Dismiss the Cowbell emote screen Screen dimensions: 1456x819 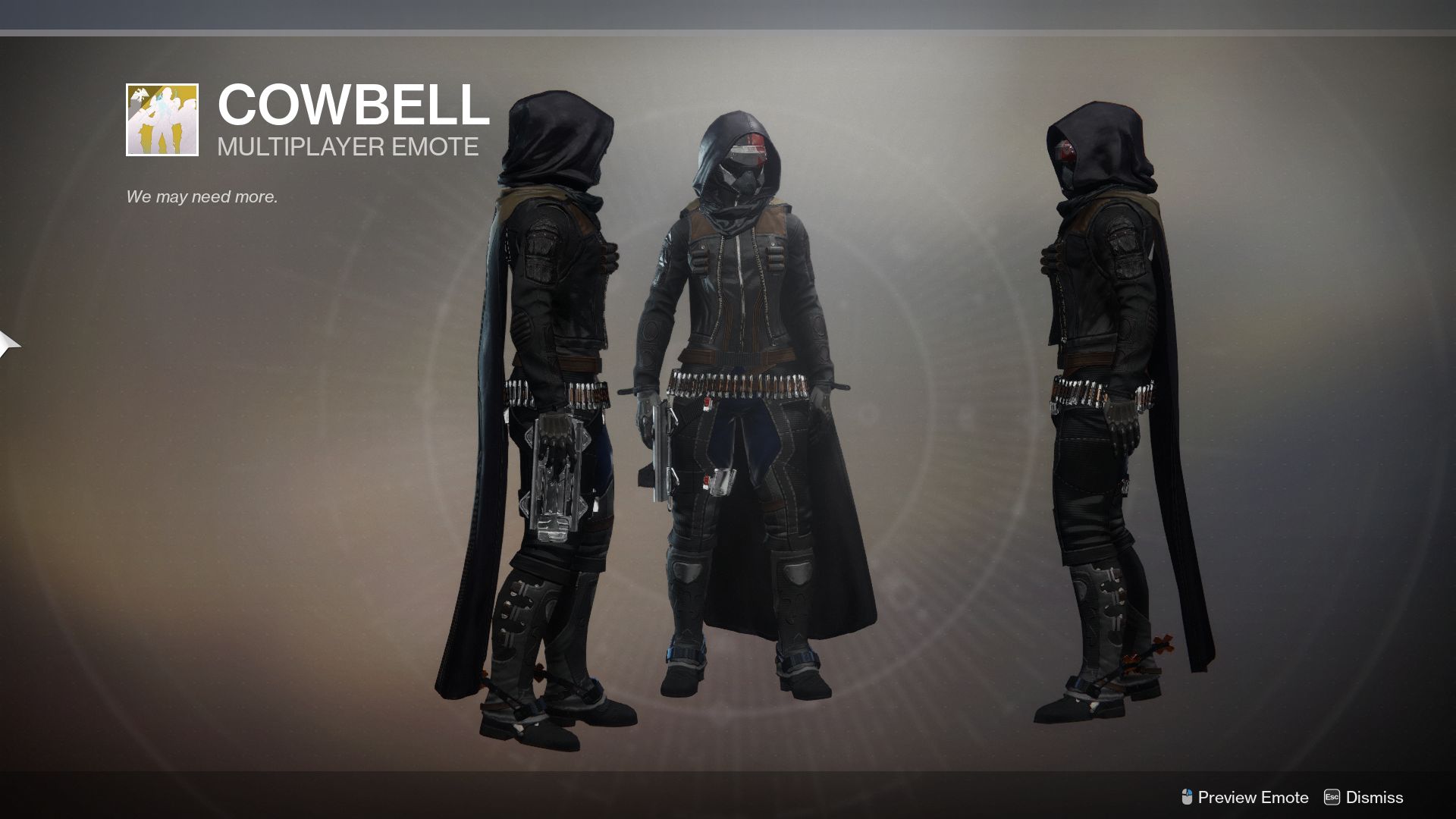[x=1374, y=797]
